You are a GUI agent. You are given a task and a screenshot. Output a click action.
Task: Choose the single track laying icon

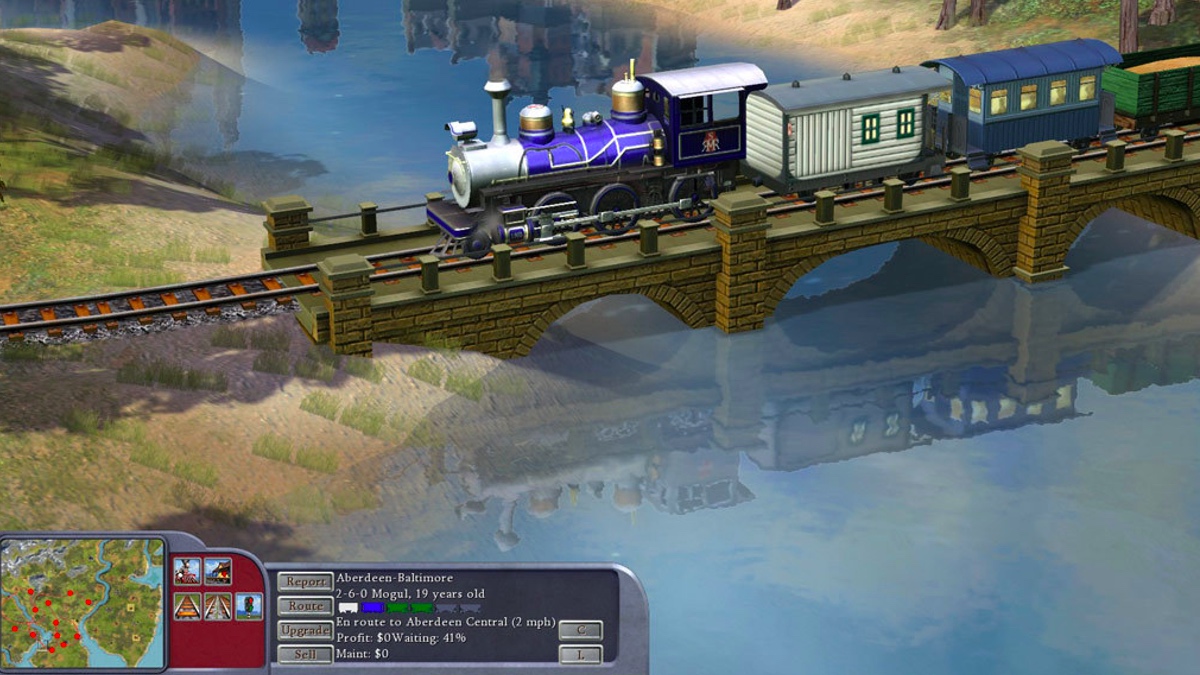click(187, 606)
